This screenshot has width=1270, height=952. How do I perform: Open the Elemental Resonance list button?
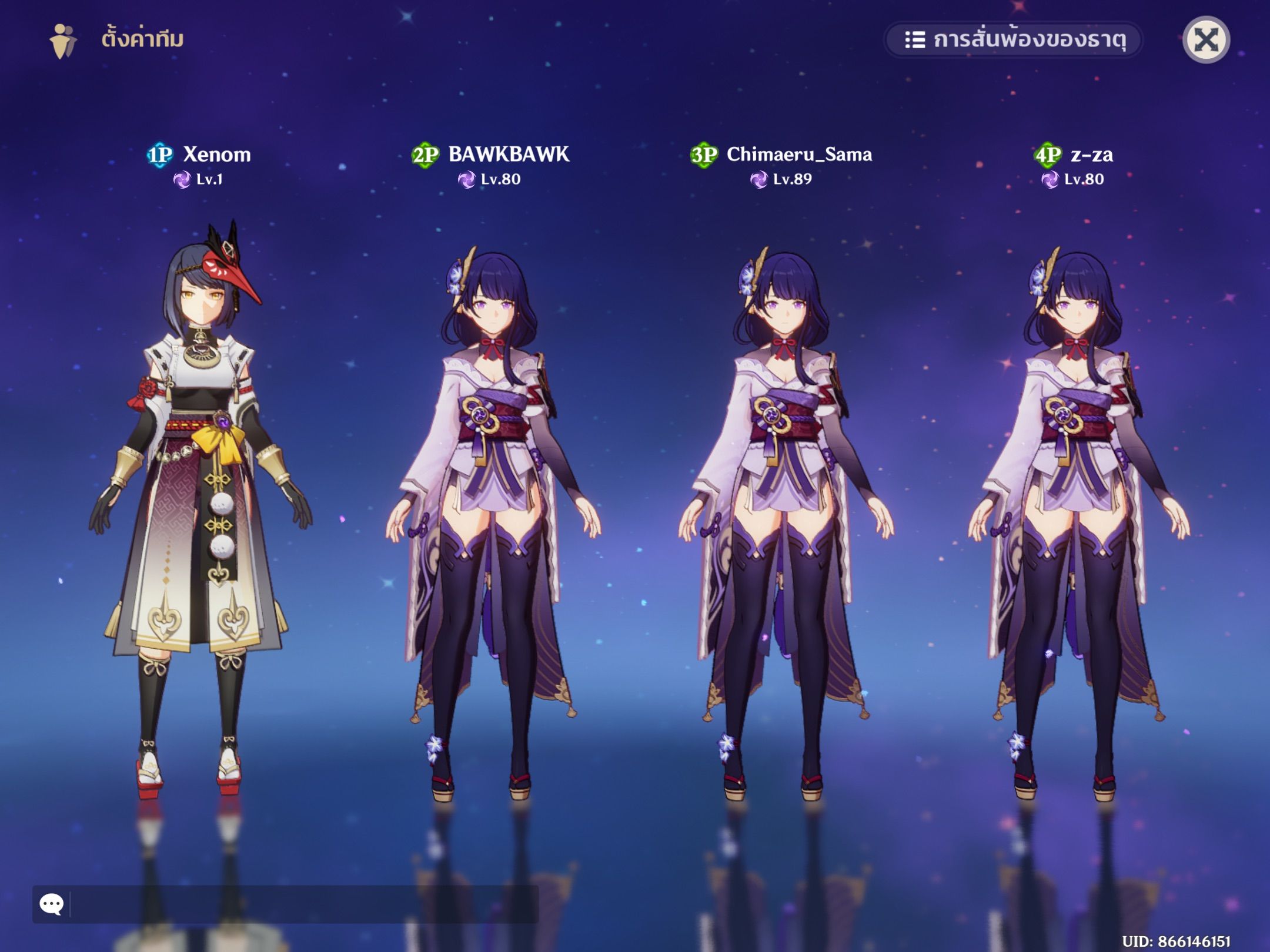point(1014,40)
